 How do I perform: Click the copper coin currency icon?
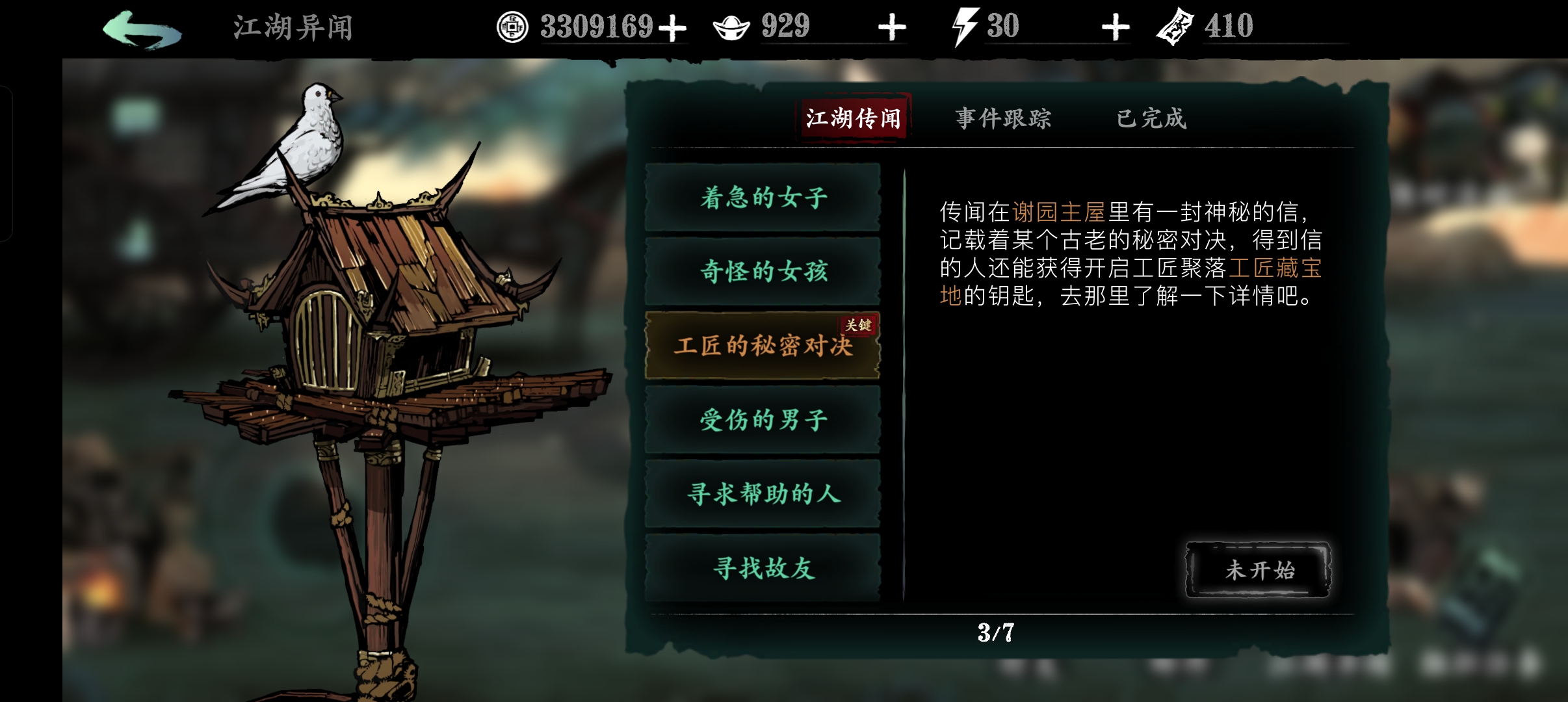[x=513, y=27]
